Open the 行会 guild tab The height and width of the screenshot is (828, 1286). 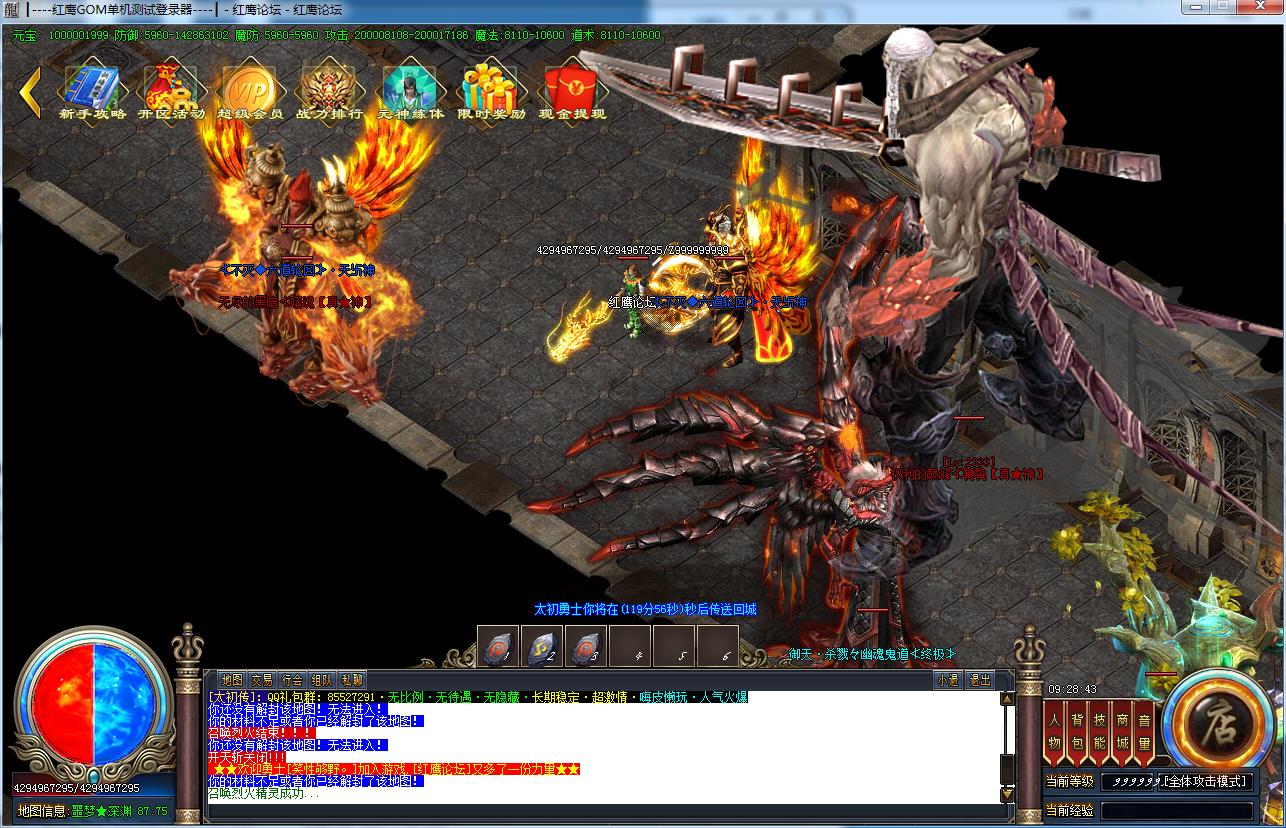tap(292, 680)
